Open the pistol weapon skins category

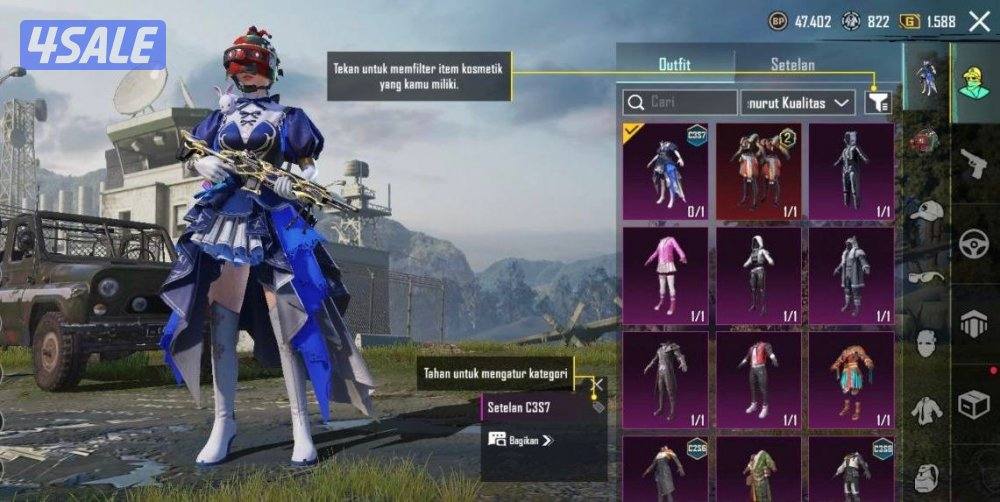pos(974,164)
